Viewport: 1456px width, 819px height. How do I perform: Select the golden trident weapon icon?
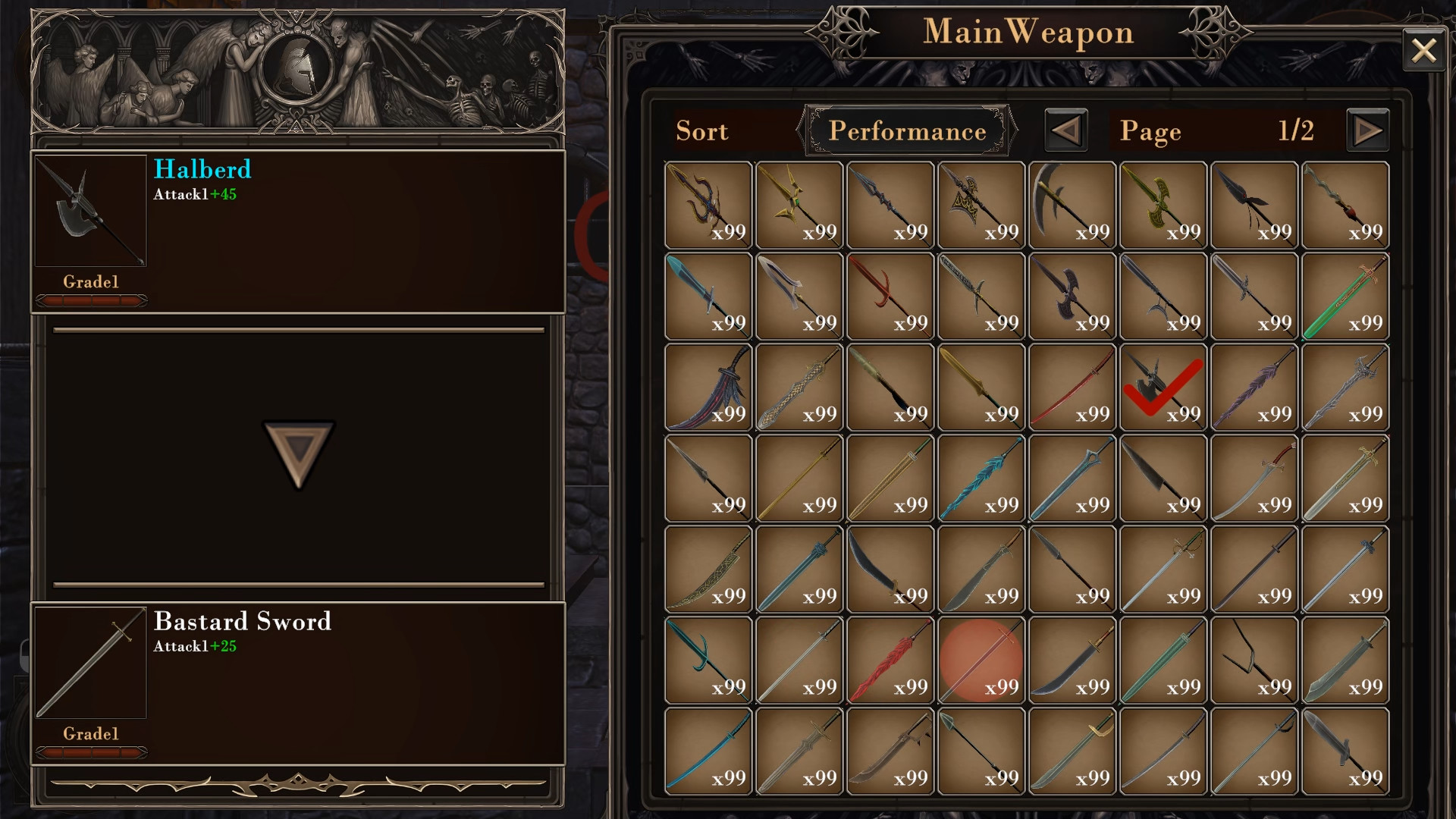[x=799, y=205]
